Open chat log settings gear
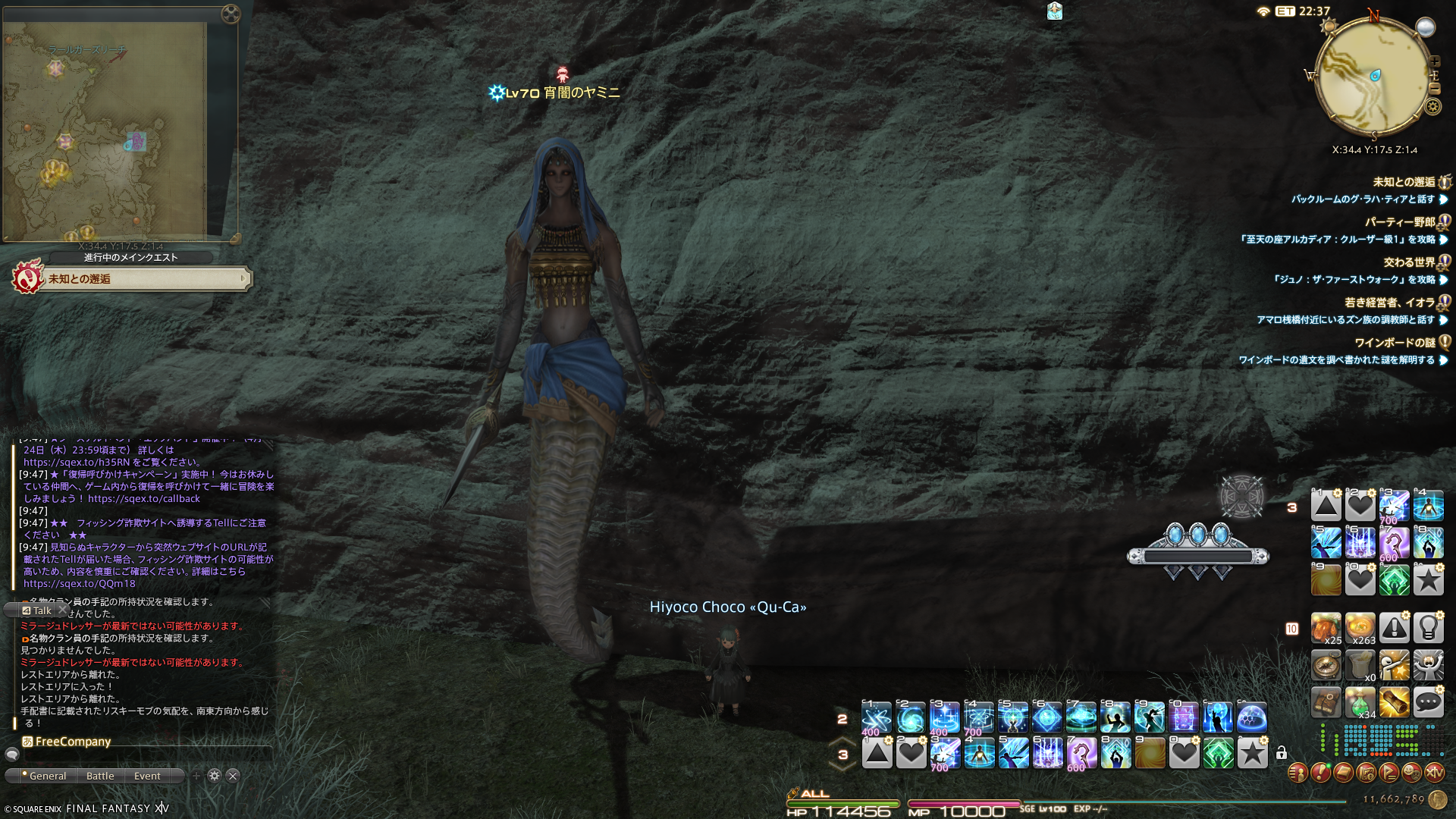Image resolution: width=1456 pixels, height=819 pixels. (x=215, y=776)
